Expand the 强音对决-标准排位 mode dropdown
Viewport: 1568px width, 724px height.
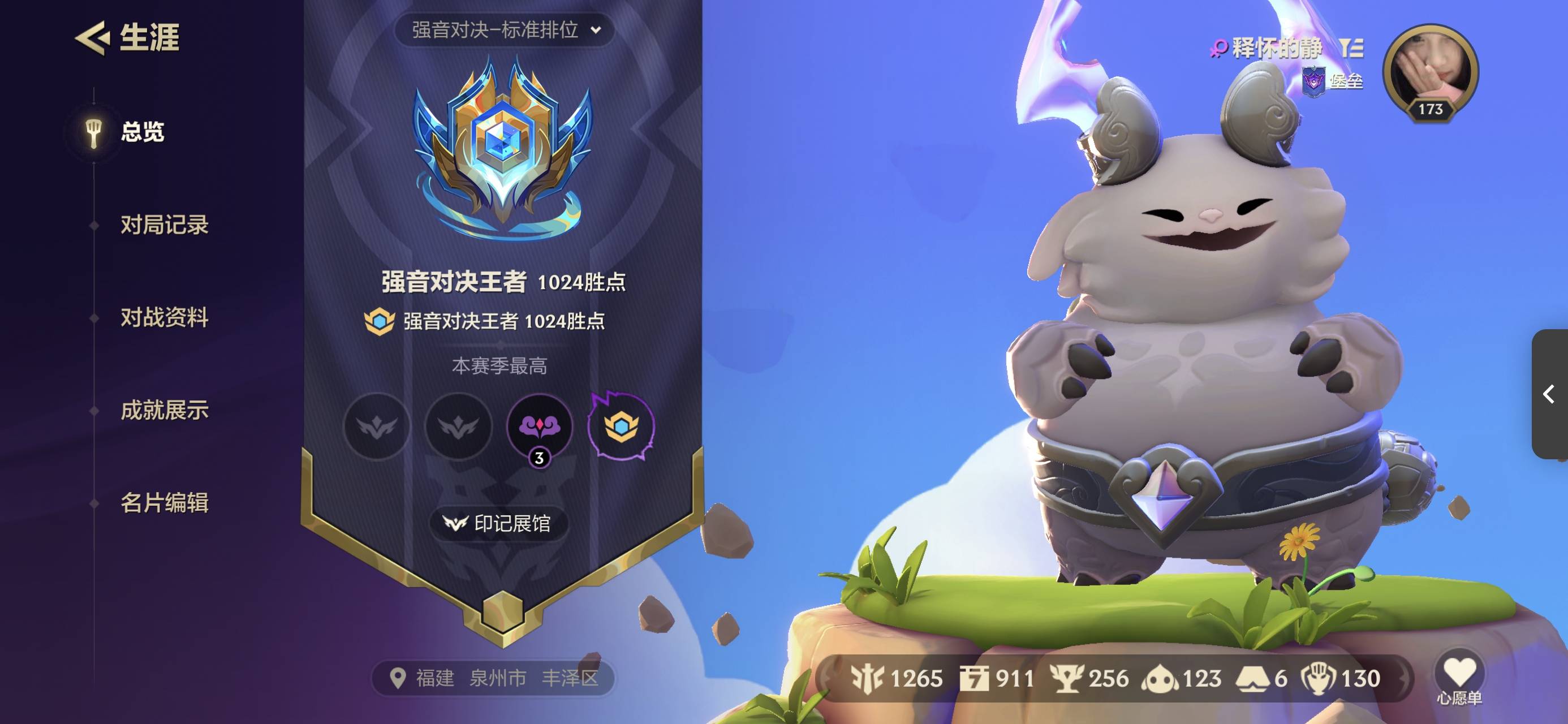click(505, 30)
